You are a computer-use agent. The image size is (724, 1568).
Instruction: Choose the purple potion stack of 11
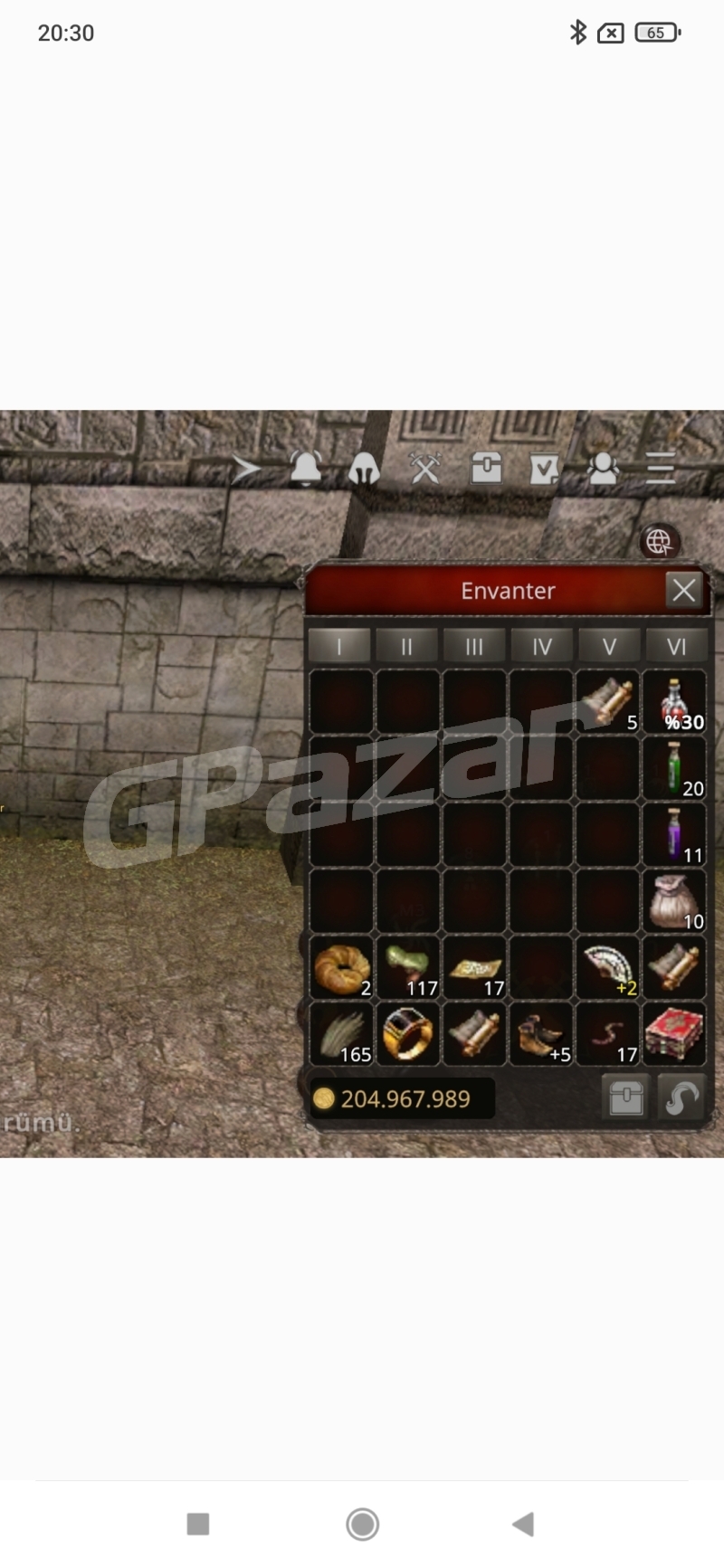[x=675, y=834]
